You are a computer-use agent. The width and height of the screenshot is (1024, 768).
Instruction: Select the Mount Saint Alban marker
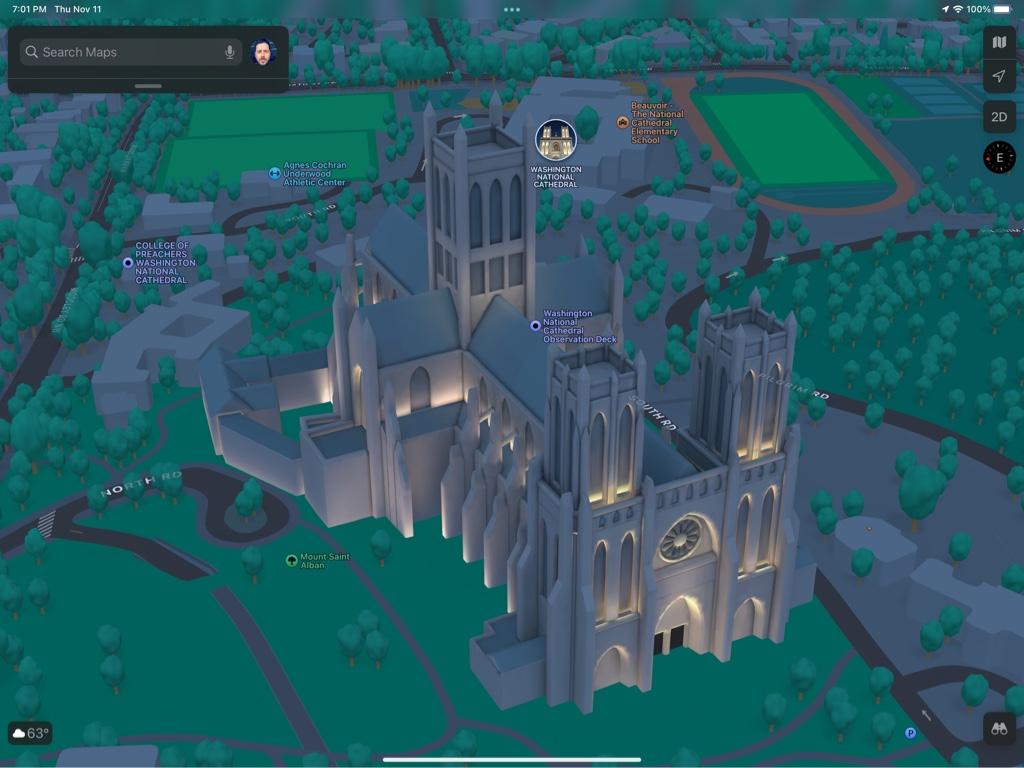coord(292,560)
